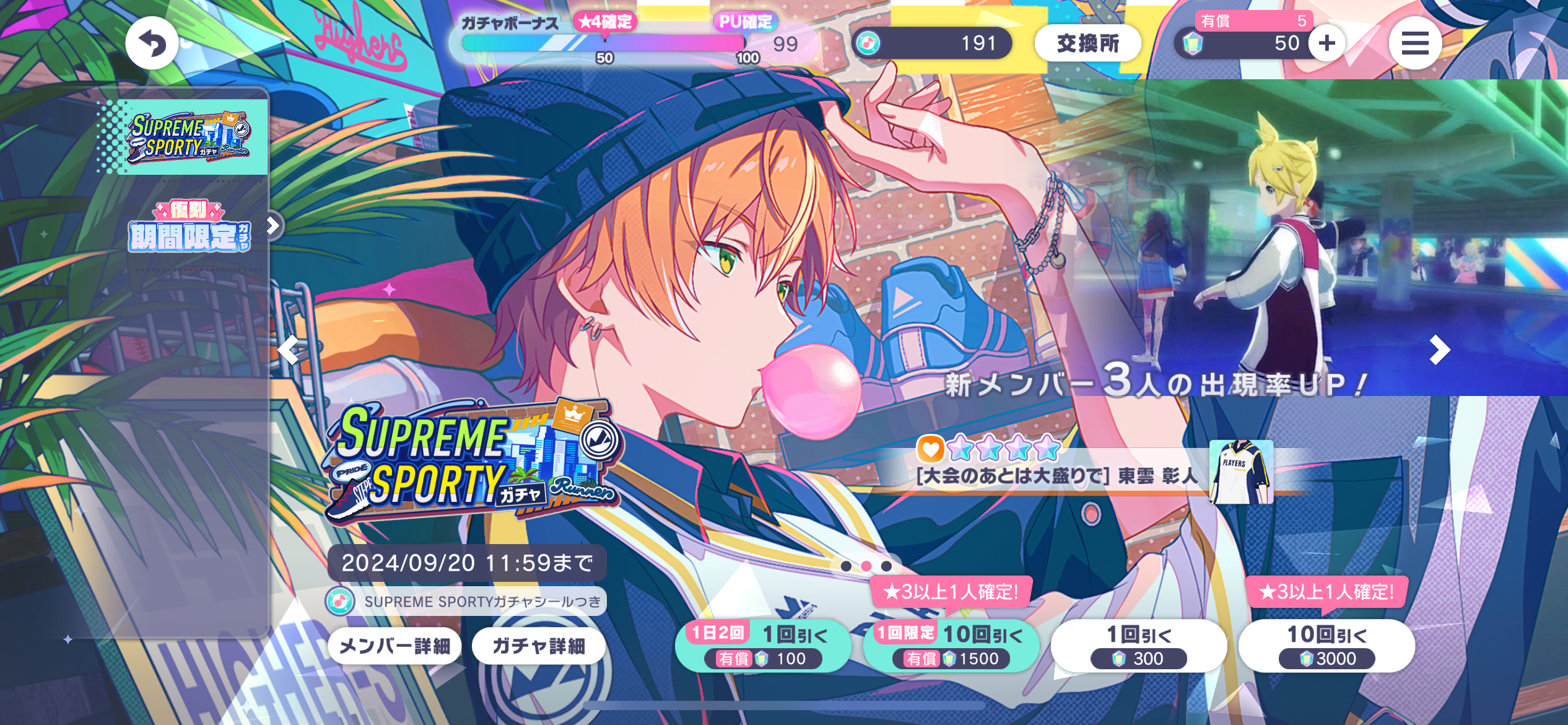Pull once for 300 crystals
Viewport: 1568px width, 725px height.
pyautogui.click(x=1138, y=646)
